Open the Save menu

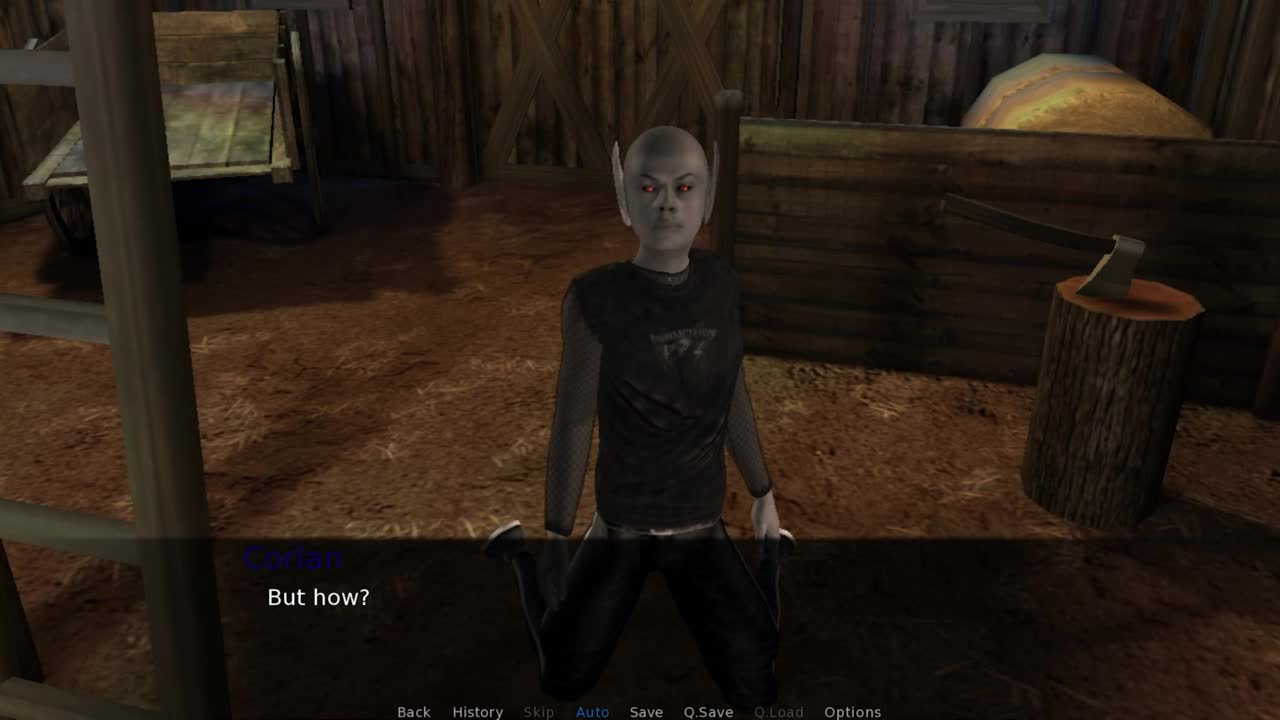tap(646, 712)
